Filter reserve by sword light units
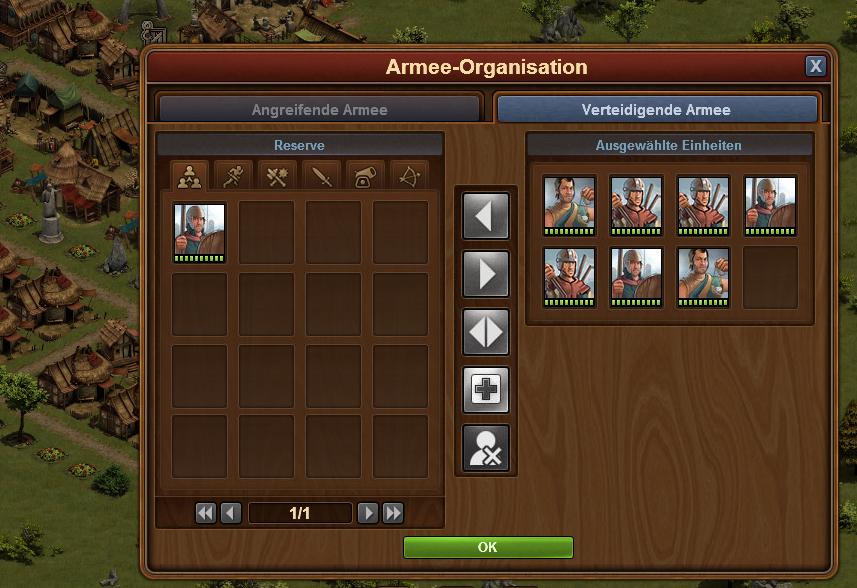Screen dimensions: 857x588 click(x=321, y=177)
